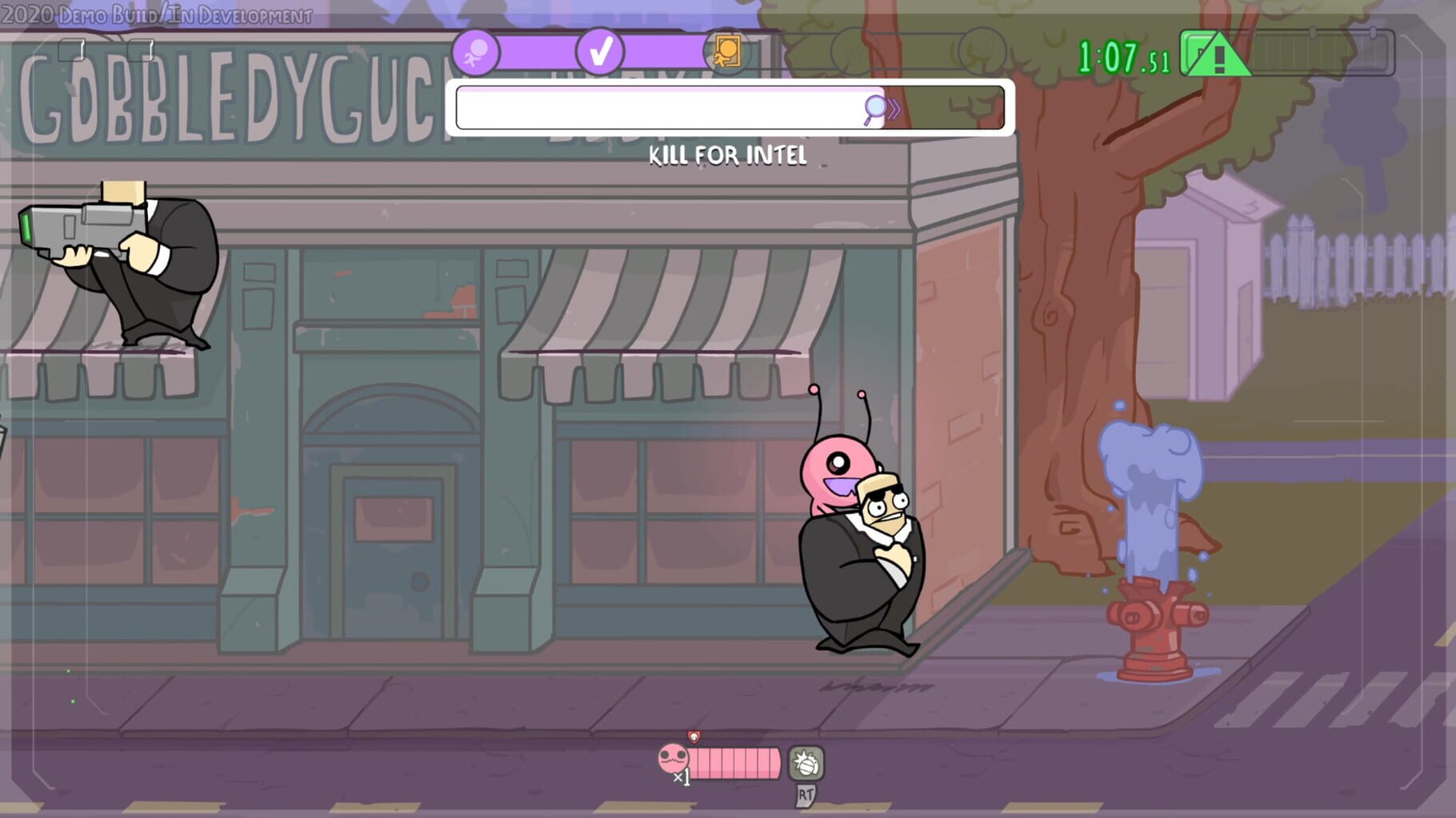Click the x1 lives counter

coord(682,776)
